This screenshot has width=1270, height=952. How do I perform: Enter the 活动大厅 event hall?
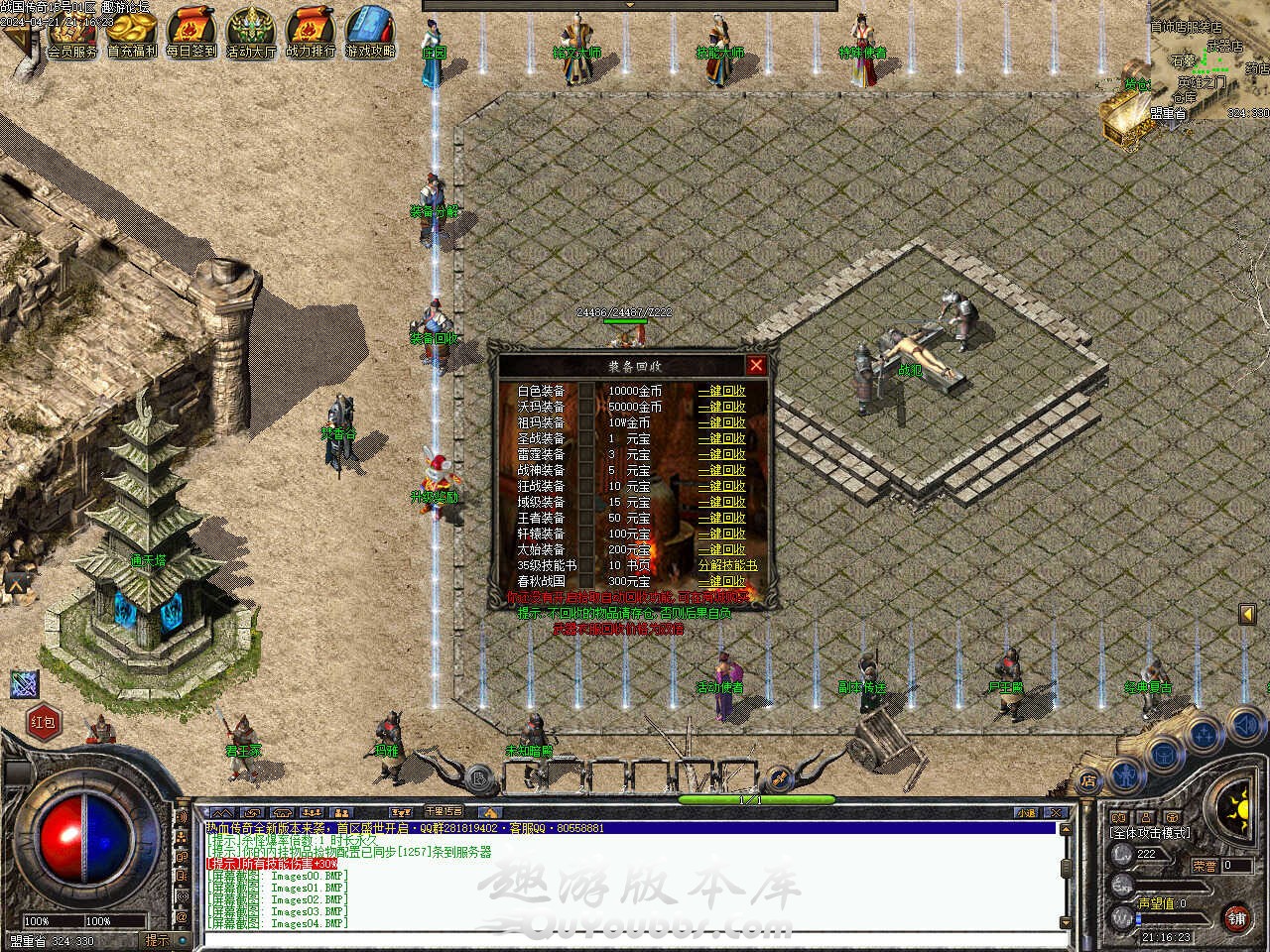(250, 34)
